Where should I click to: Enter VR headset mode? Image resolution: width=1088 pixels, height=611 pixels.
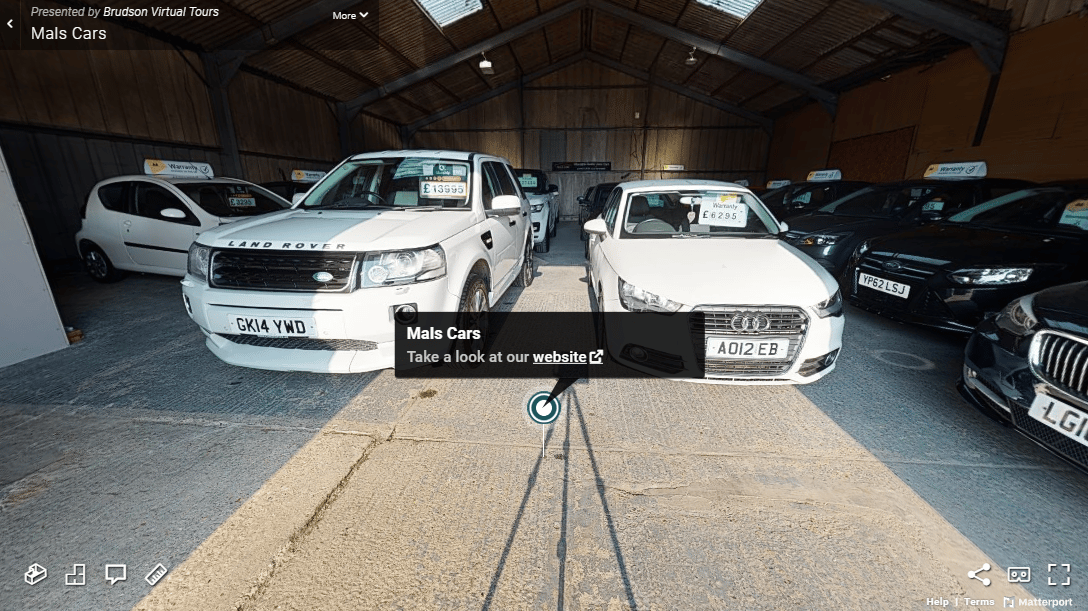point(1019,574)
